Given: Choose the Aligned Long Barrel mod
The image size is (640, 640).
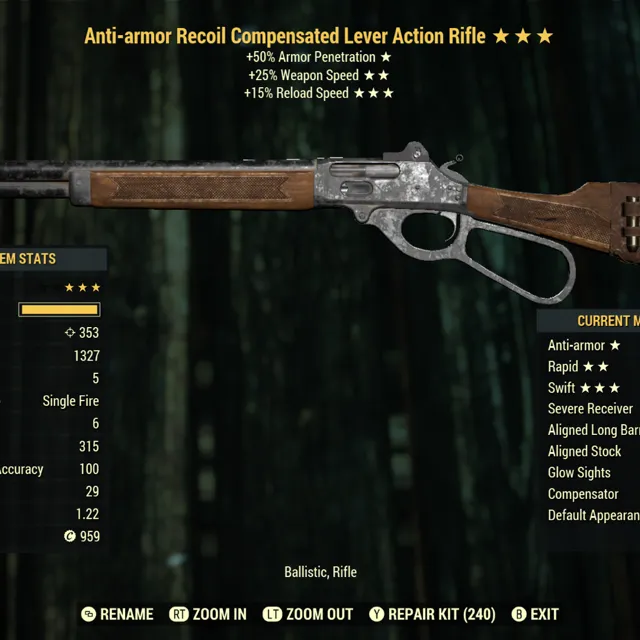Looking at the screenshot, I should pyautogui.click(x=593, y=430).
